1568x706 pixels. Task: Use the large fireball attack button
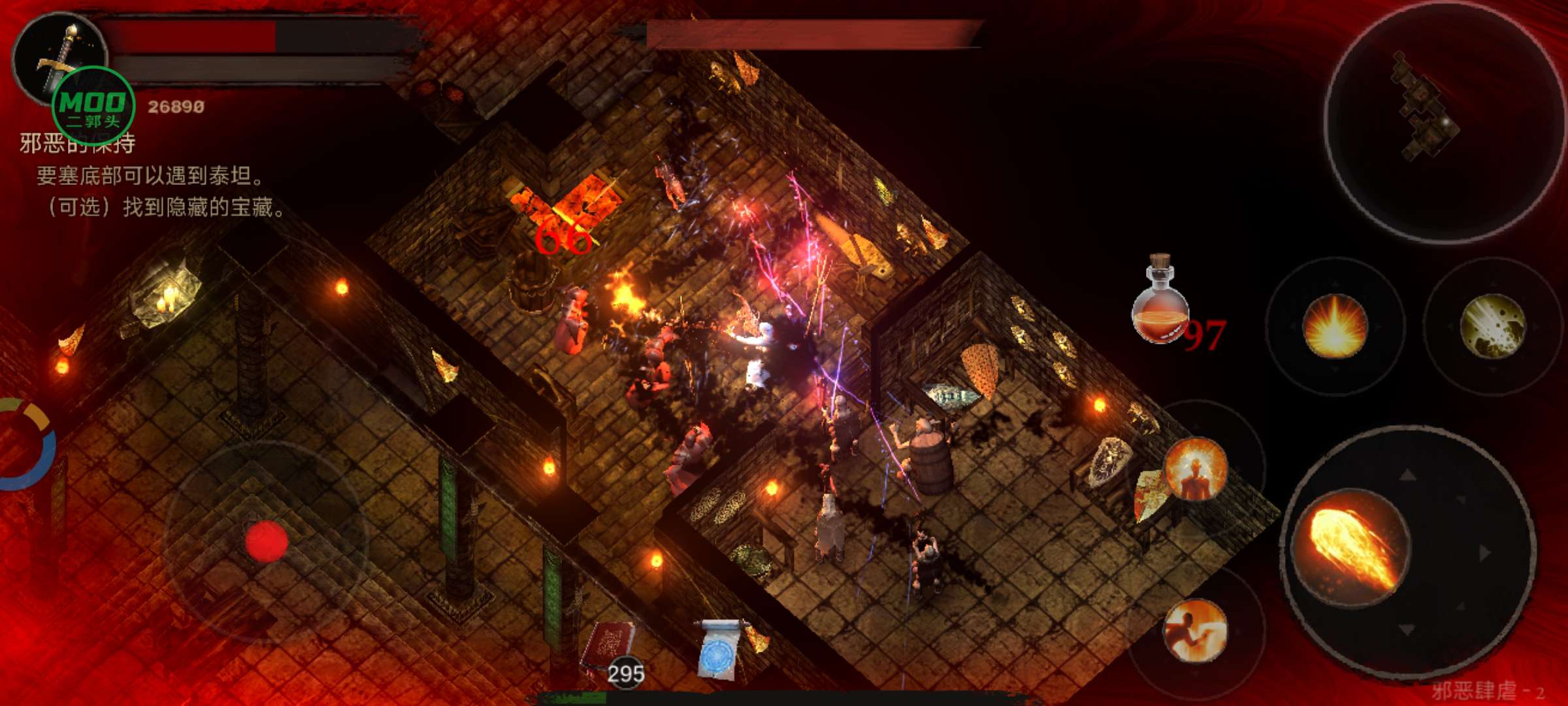click(x=1351, y=548)
